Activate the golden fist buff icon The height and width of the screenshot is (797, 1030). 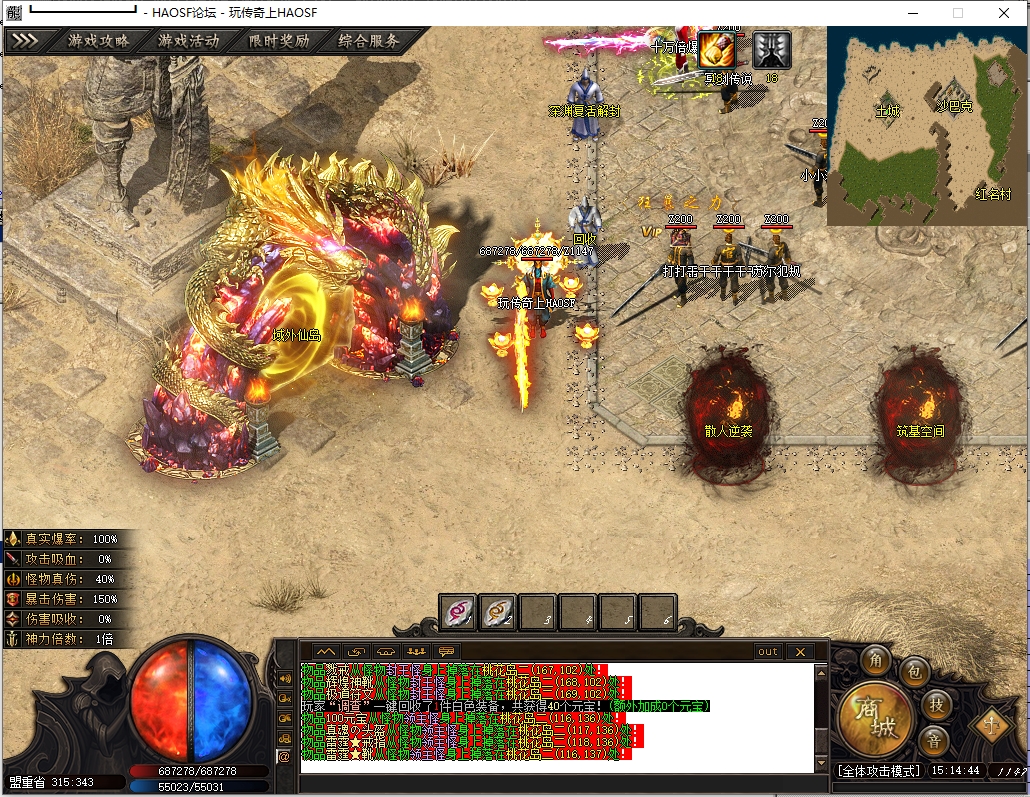coord(716,49)
